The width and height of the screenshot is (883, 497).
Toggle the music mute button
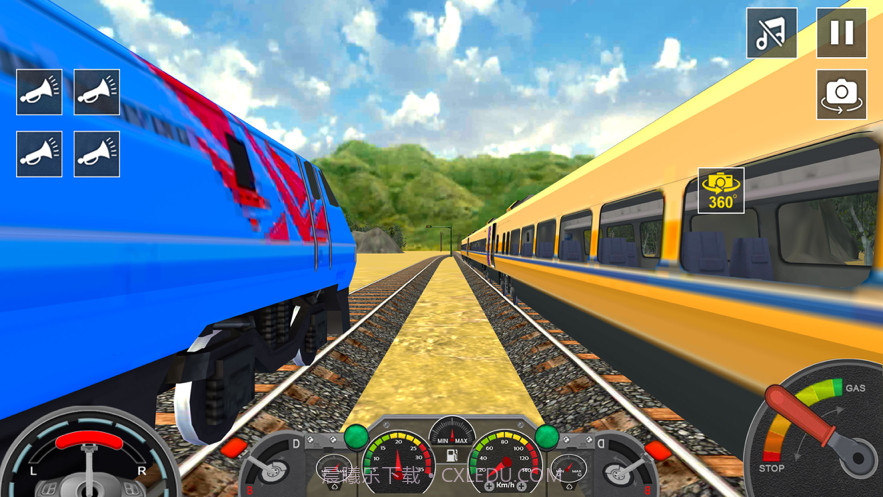coord(771,33)
